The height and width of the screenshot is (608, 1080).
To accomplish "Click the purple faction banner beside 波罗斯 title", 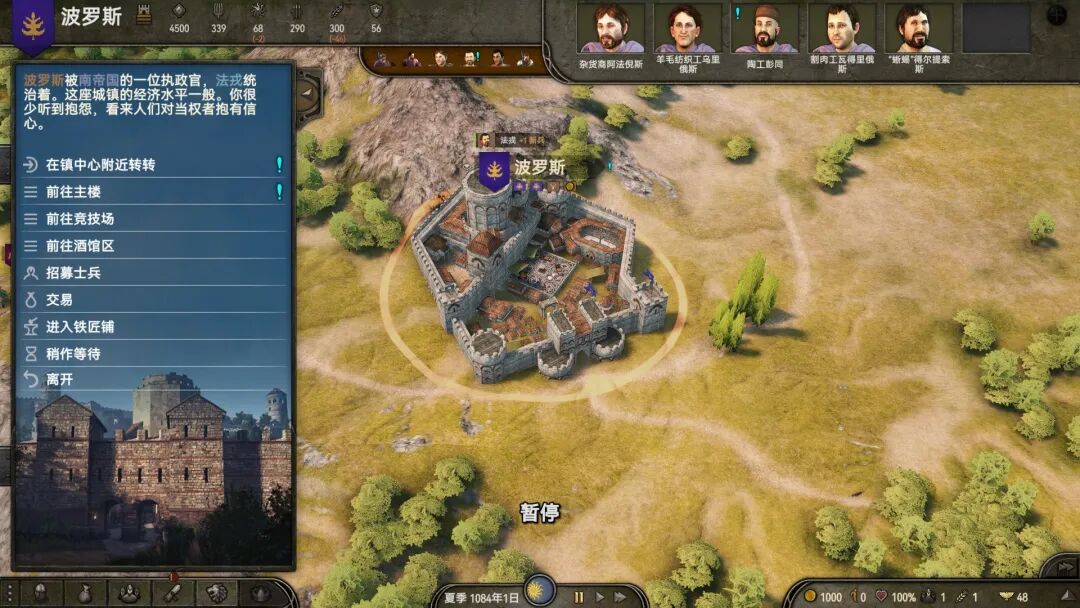I will [33, 24].
